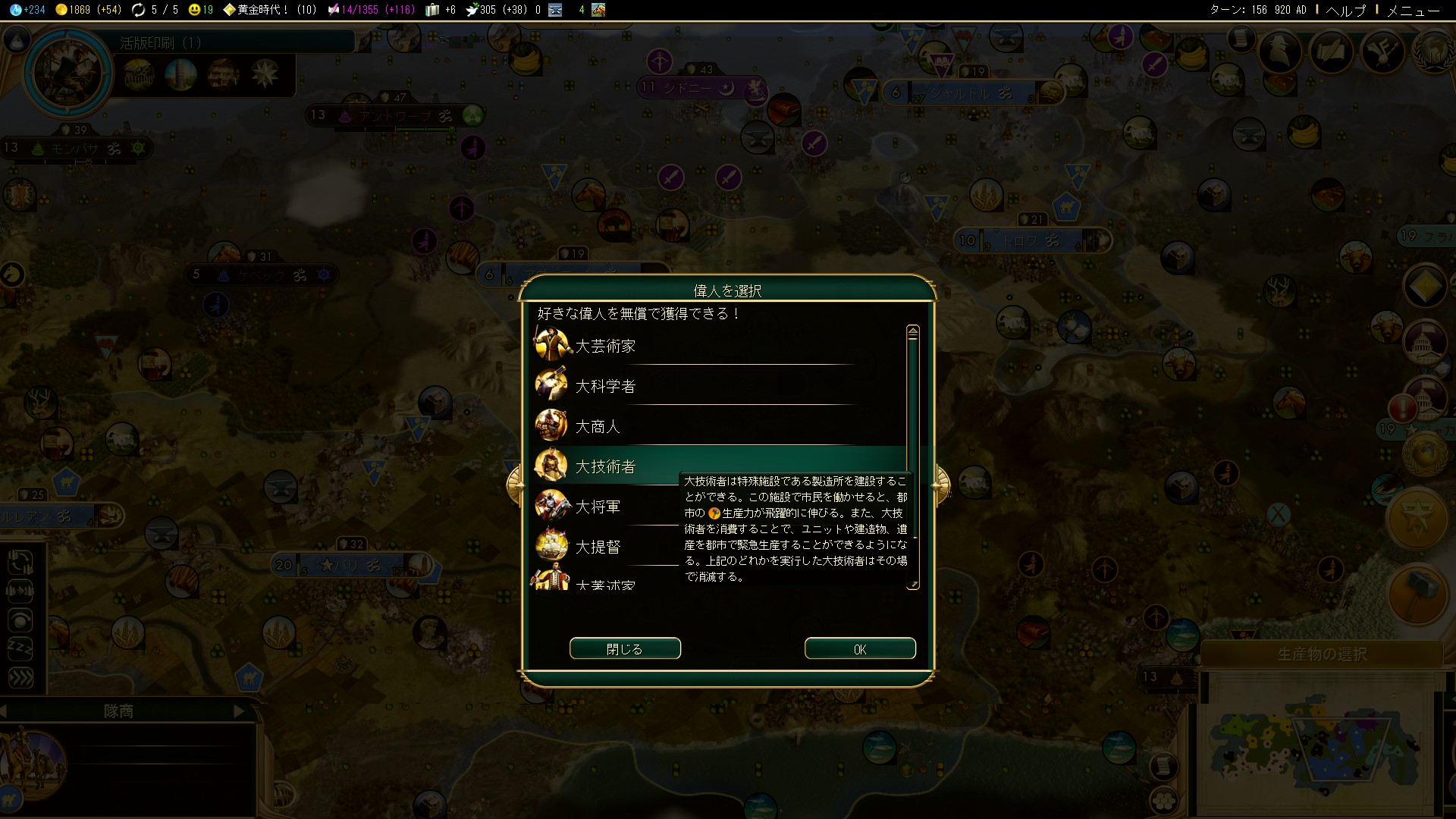Close the dialog with 閉じる button
The height and width of the screenshot is (819, 1456).
point(625,649)
